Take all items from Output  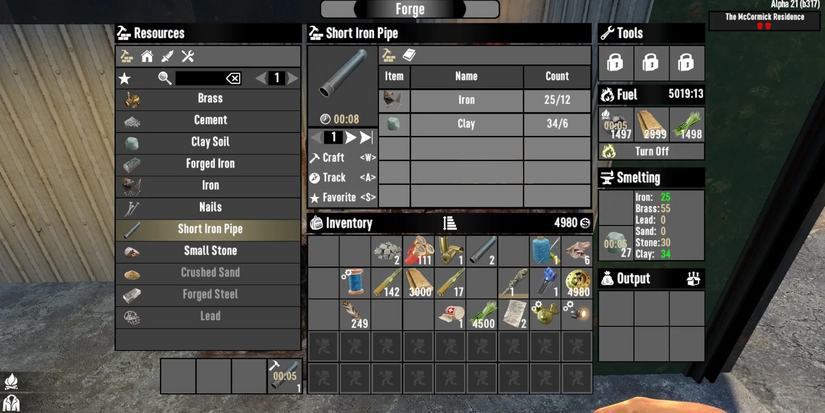[x=692, y=279]
